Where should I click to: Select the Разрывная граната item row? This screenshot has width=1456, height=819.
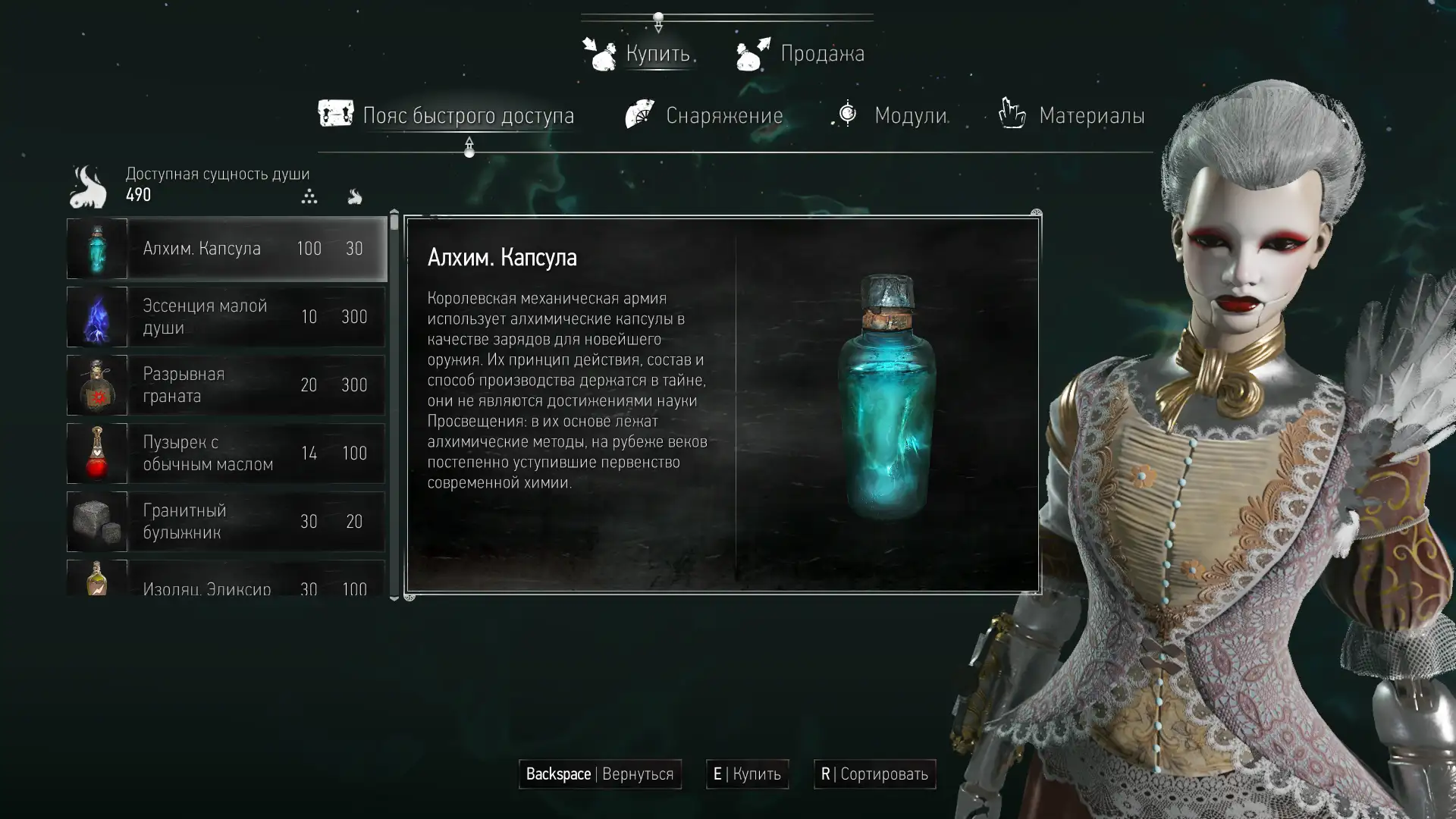[x=226, y=385]
